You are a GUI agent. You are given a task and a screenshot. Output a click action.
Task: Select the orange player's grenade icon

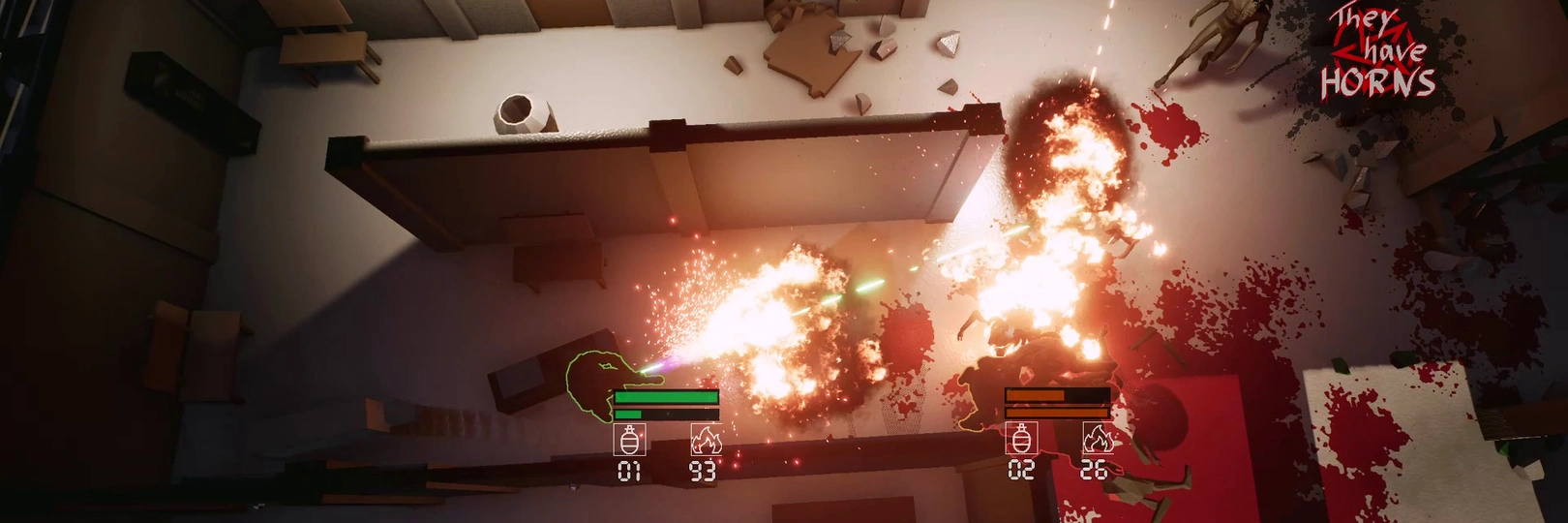(1020, 439)
